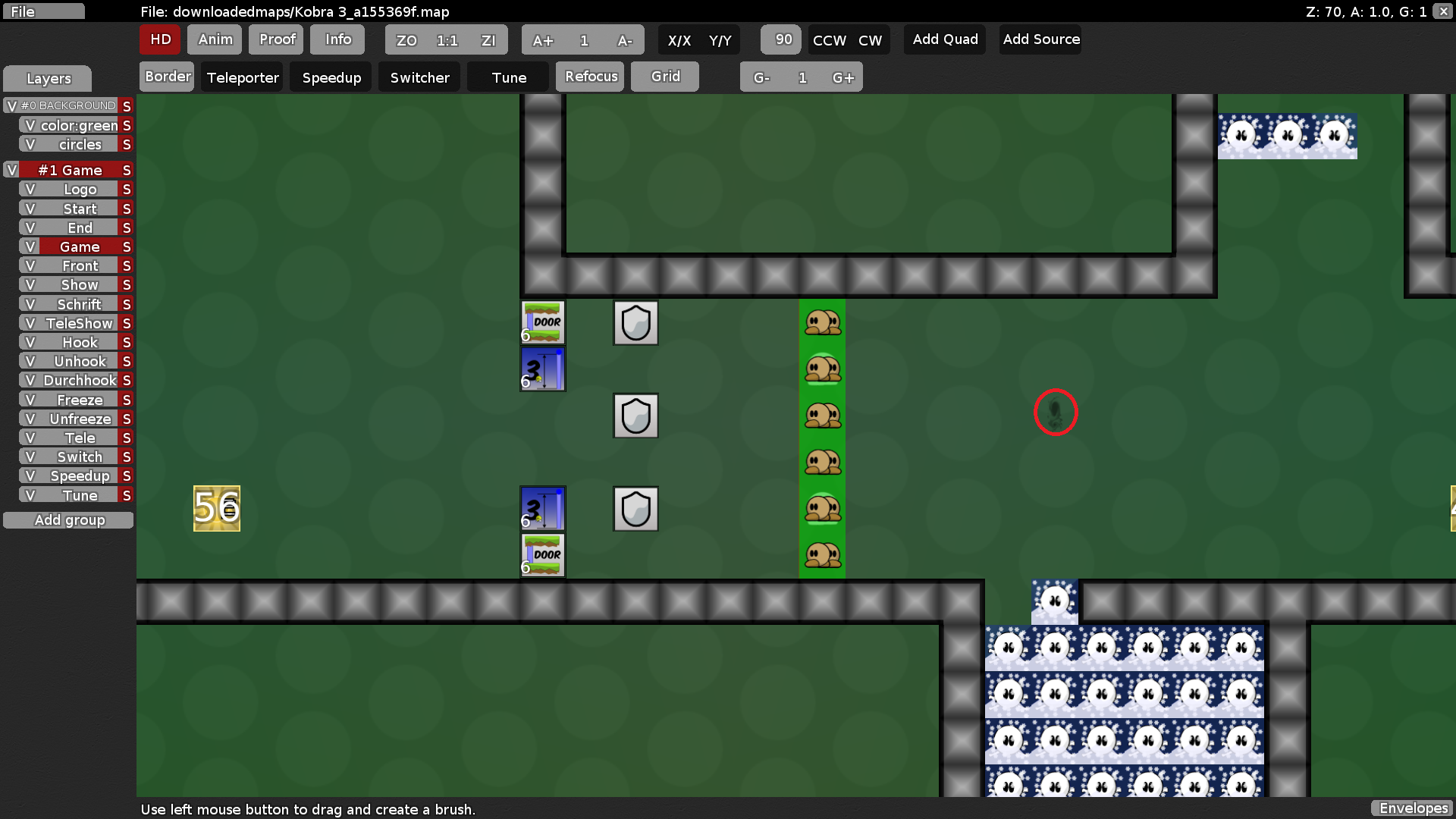Rotate selection counter-clockwise with CCW
Screen dimensions: 1456x819
828,41
